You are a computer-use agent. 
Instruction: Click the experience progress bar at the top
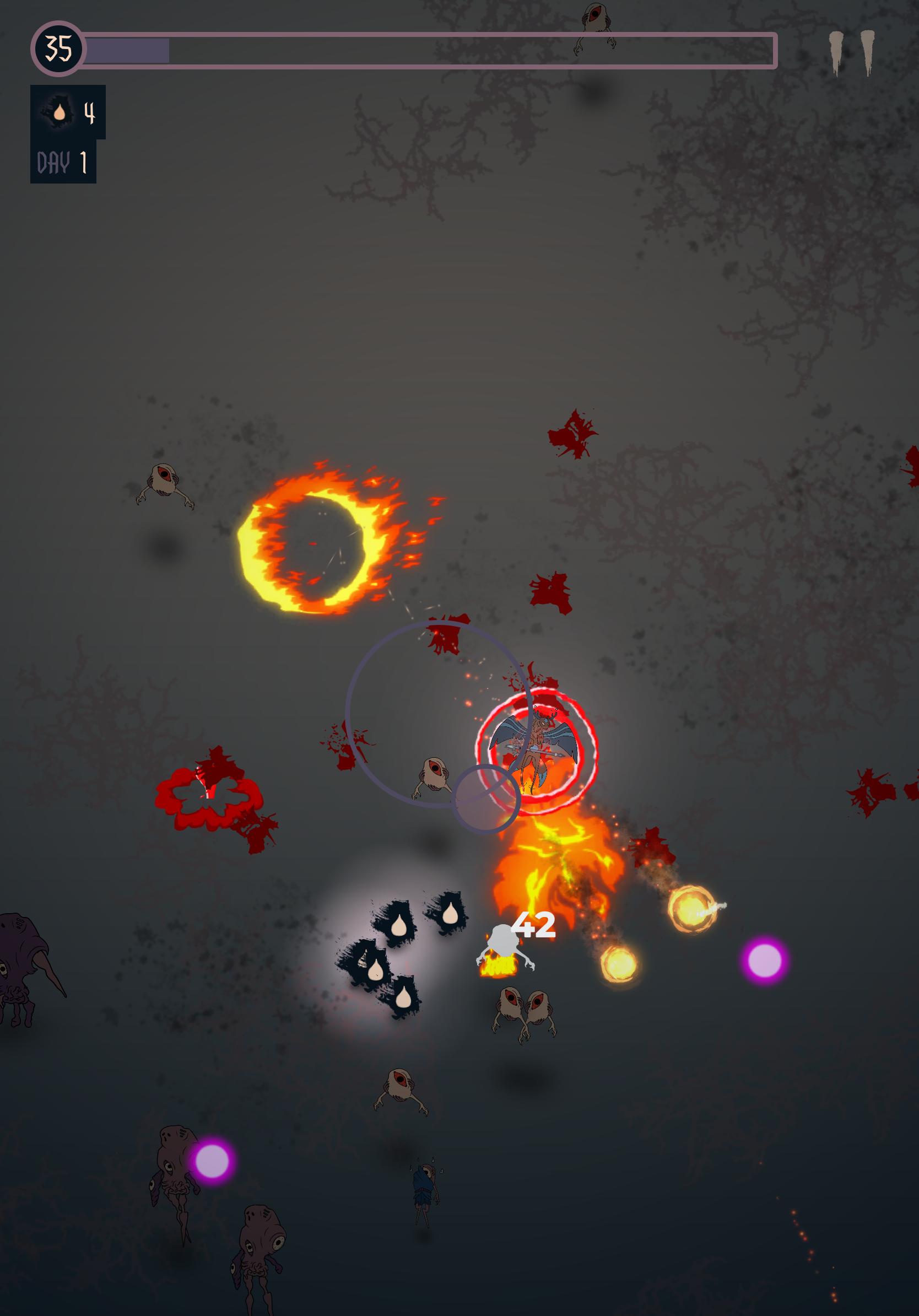click(x=430, y=48)
